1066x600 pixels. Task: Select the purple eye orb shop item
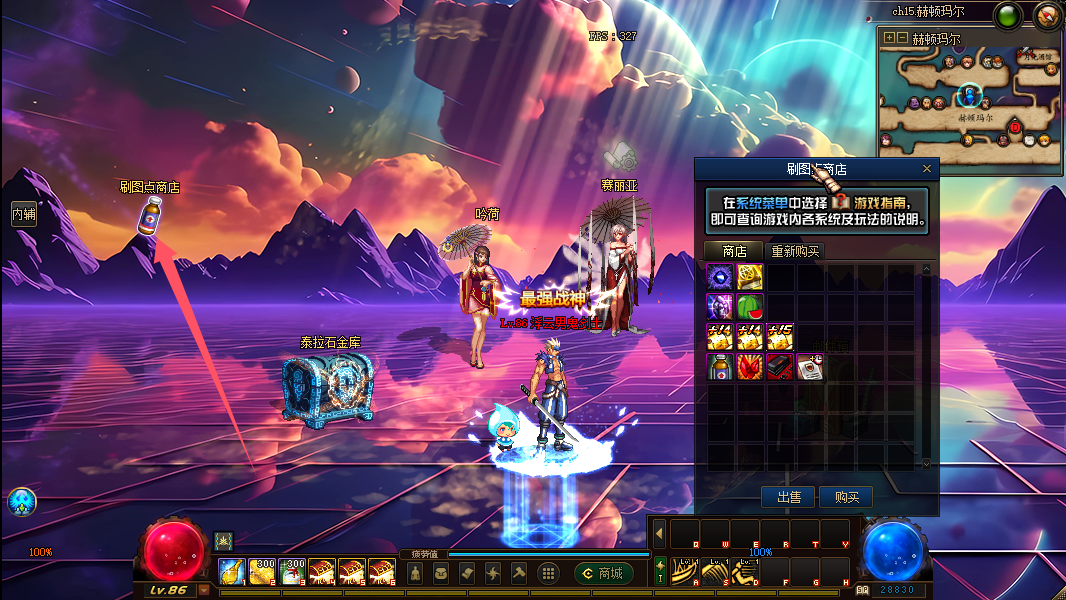click(720, 277)
